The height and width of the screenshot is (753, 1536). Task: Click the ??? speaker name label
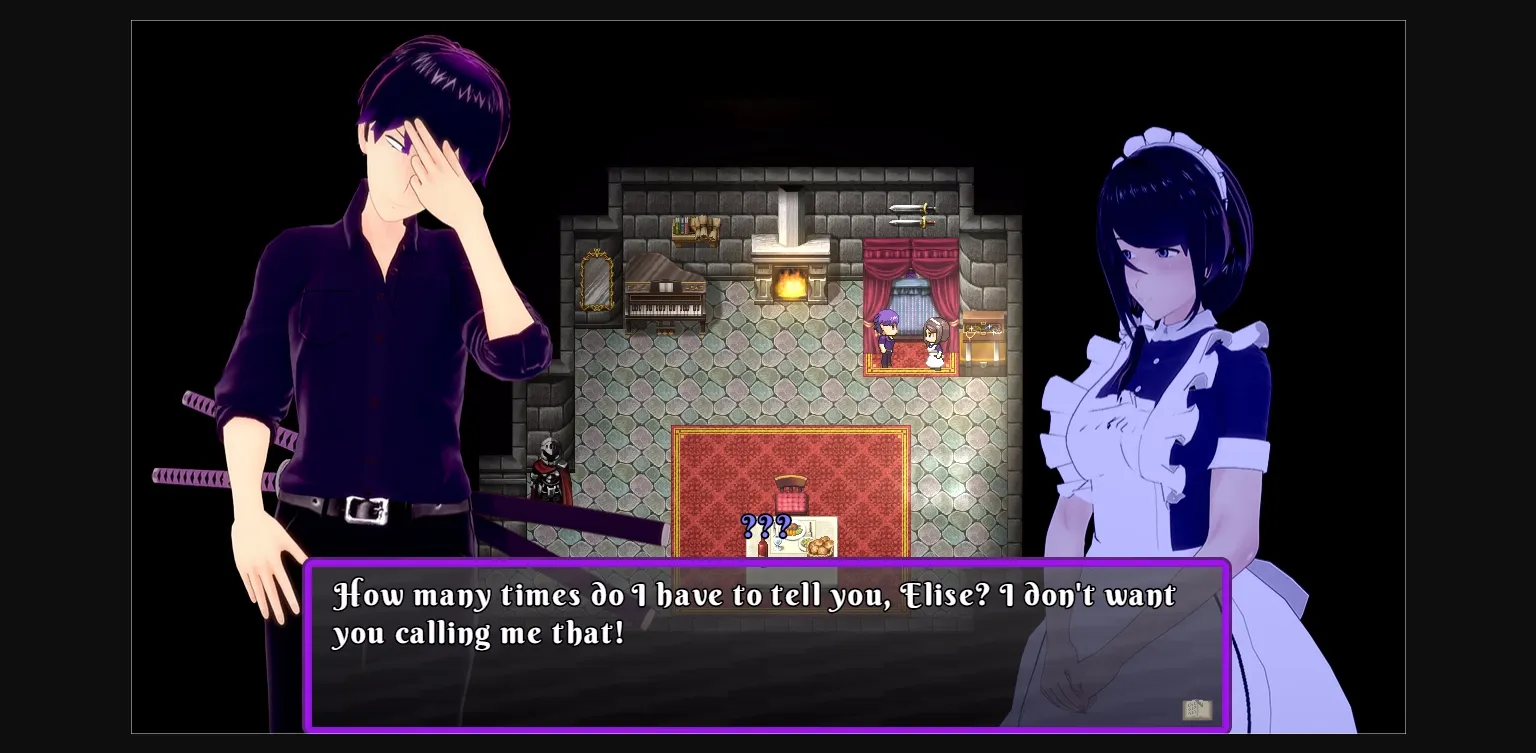tap(764, 525)
